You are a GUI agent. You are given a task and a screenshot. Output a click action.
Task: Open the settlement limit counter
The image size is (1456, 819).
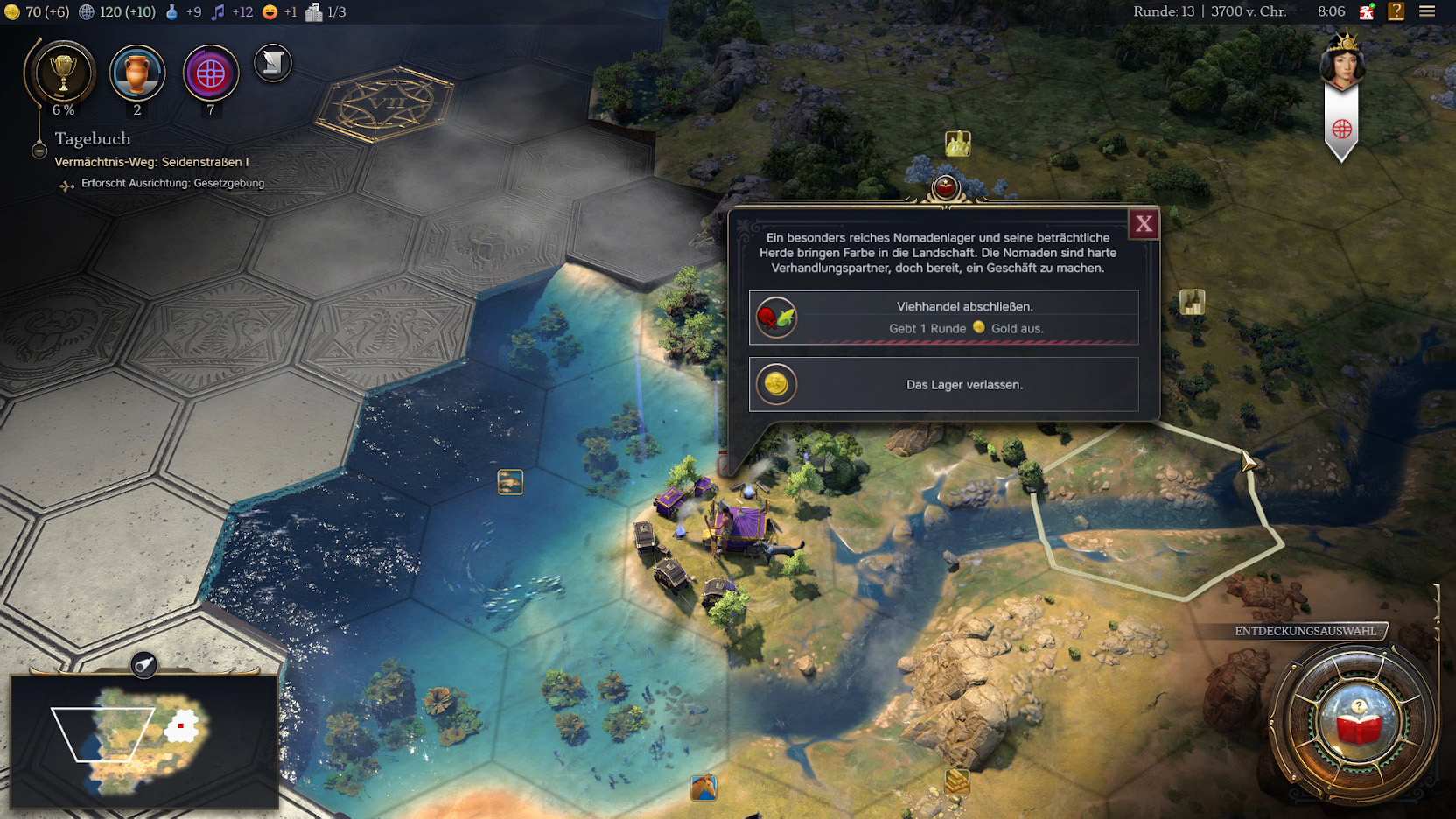pos(326,11)
